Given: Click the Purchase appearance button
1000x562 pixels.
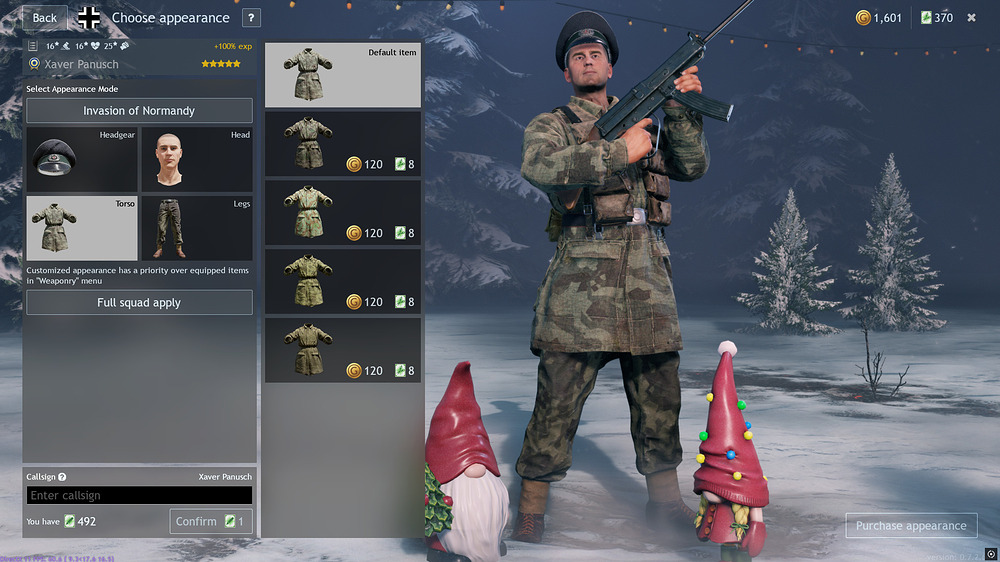Looking at the screenshot, I should click(x=911, y=526).
